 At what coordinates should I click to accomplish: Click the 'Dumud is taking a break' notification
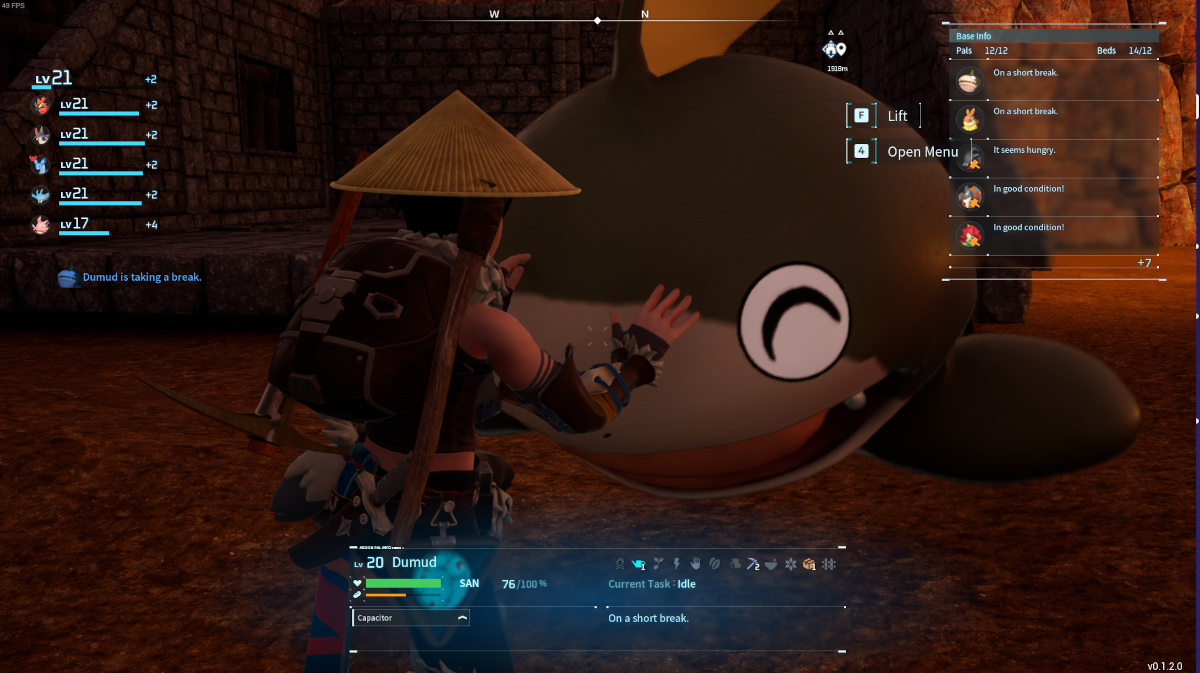131,277
